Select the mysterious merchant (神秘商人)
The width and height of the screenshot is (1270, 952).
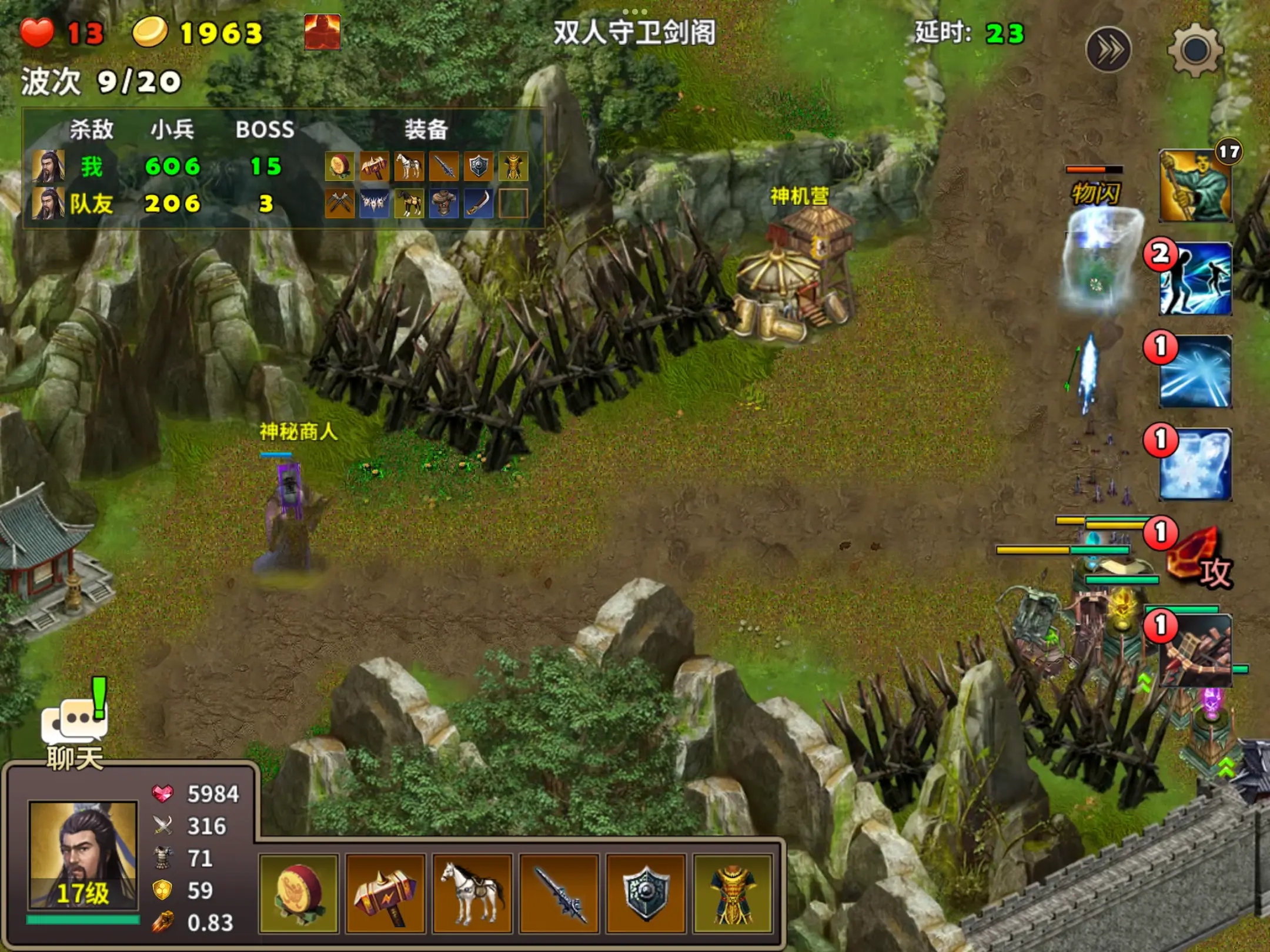[x=290, y=517]
